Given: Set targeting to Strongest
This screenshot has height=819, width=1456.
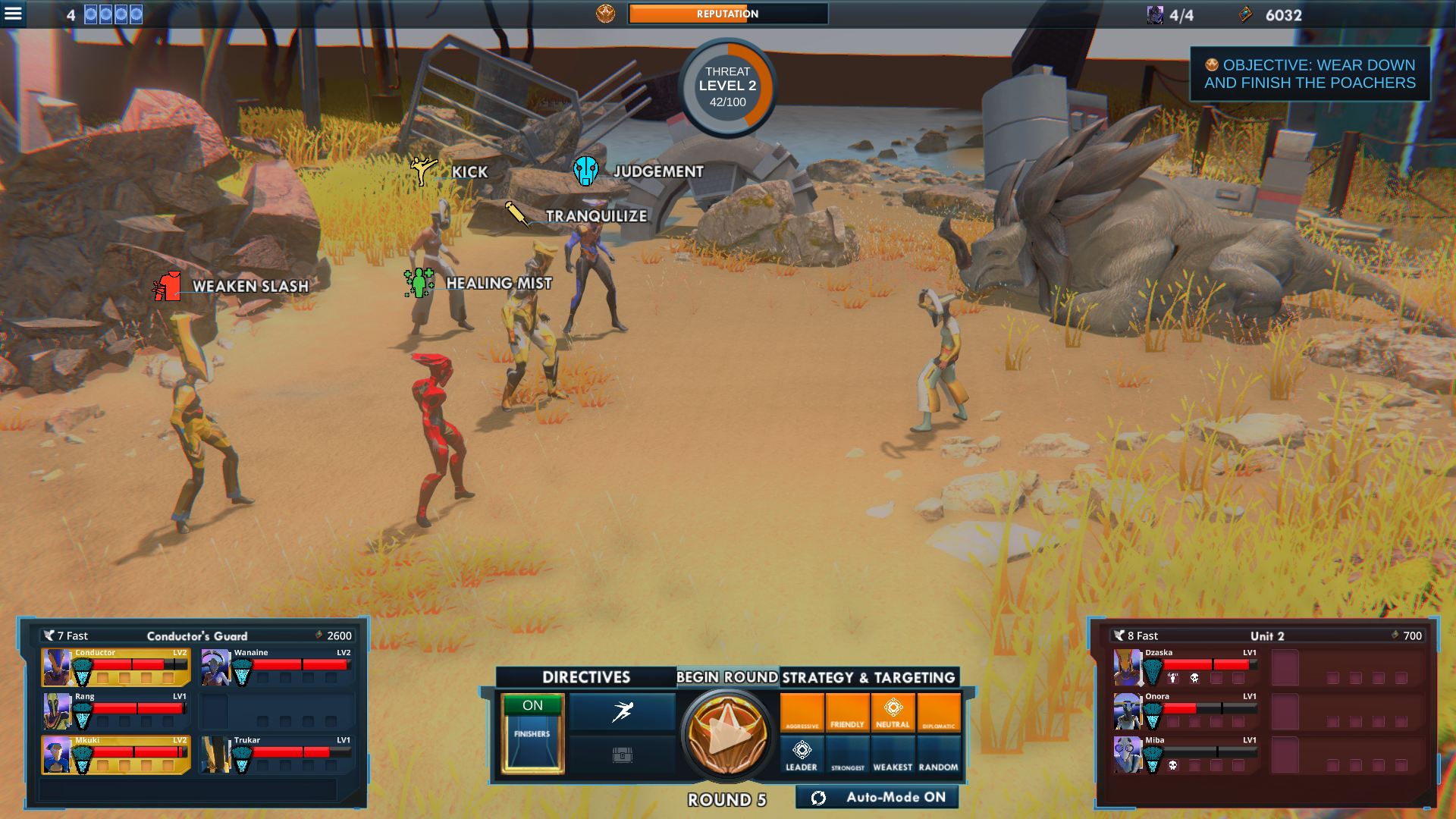Looking at the screenshot, I should [847, 755].
